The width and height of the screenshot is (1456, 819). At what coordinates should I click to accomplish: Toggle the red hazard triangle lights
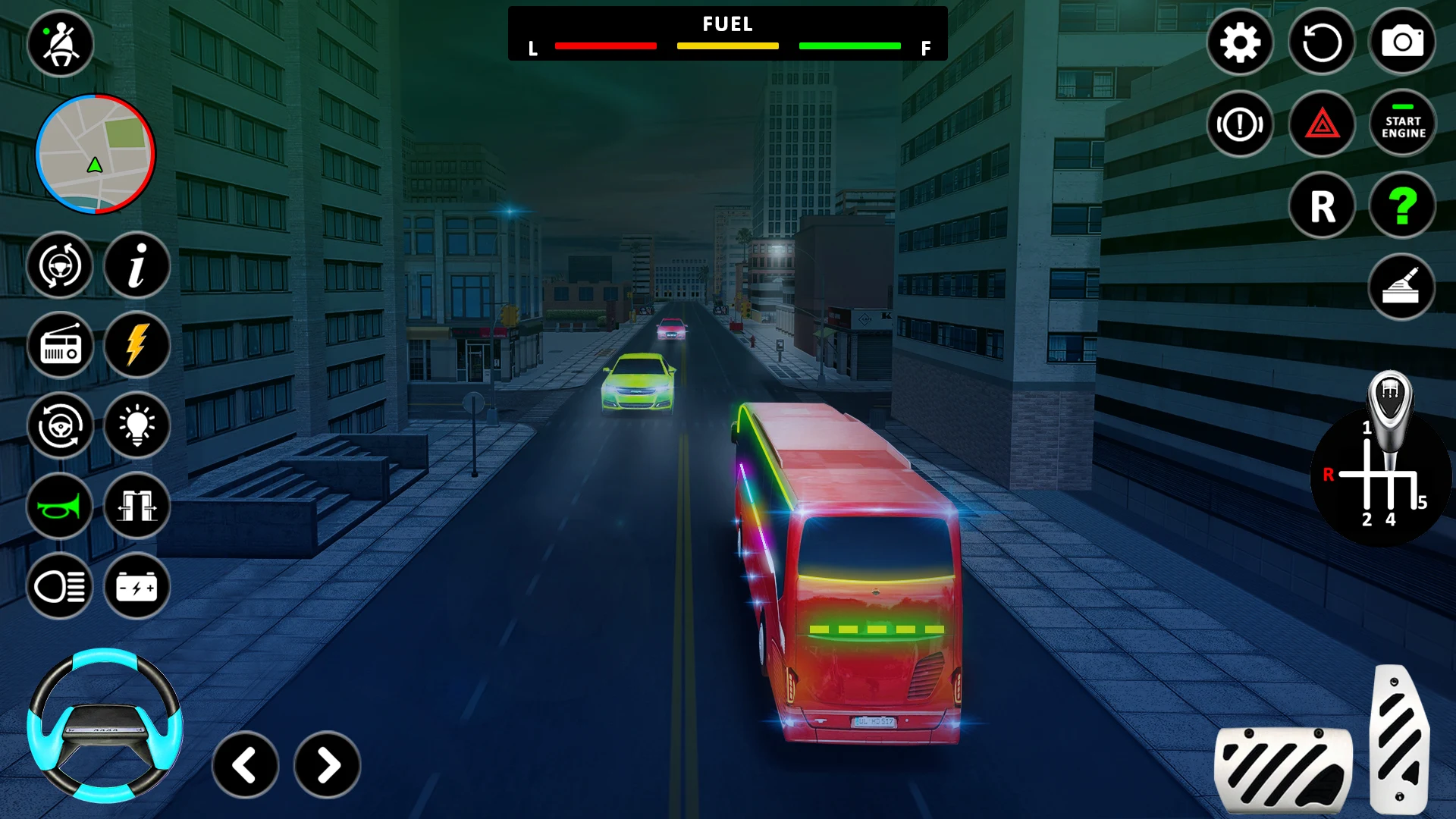coord(1321,124)
